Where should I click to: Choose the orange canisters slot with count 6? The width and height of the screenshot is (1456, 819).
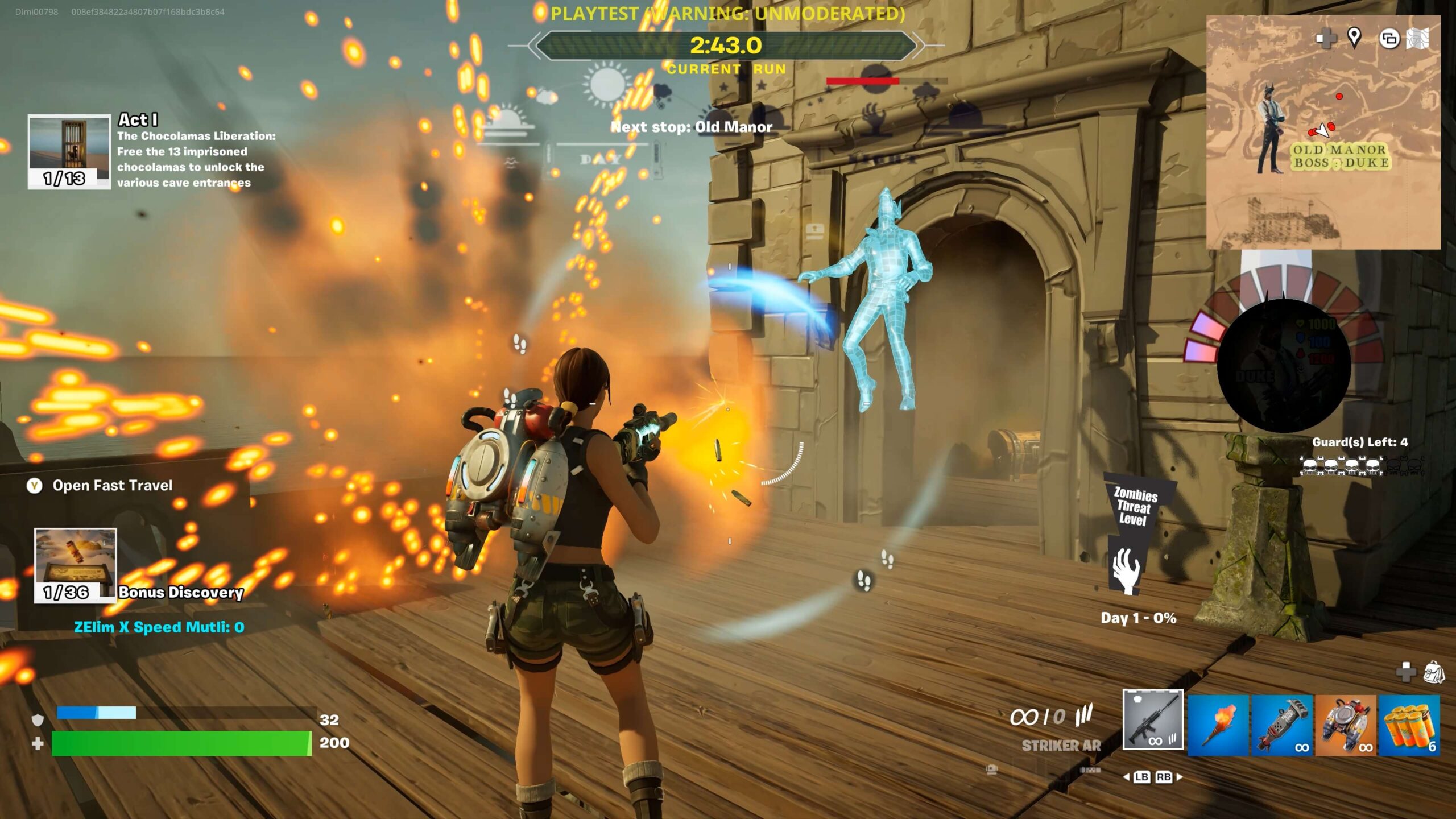1409,725
